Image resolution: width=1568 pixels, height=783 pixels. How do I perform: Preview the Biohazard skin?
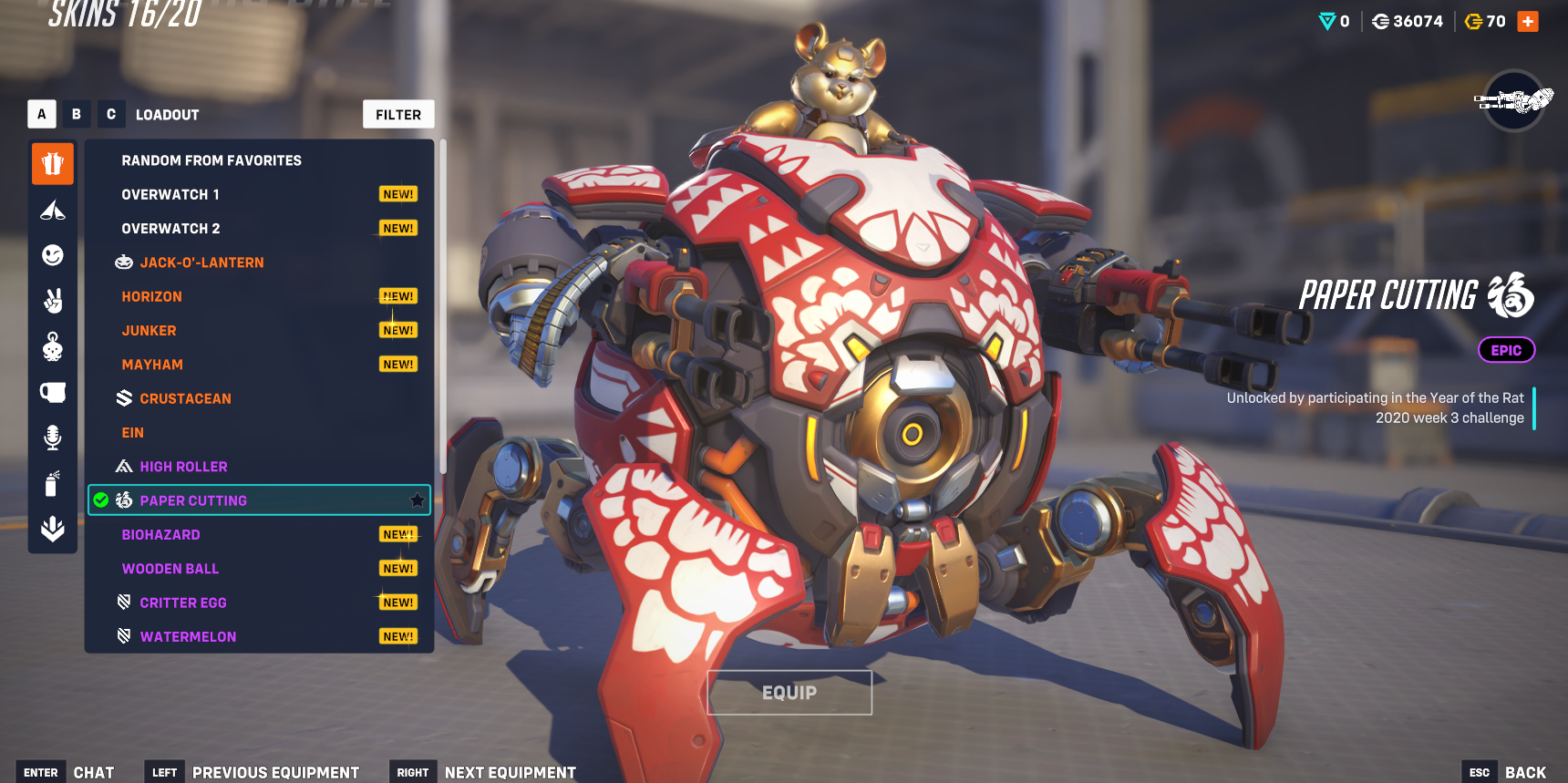coord(161,535)
